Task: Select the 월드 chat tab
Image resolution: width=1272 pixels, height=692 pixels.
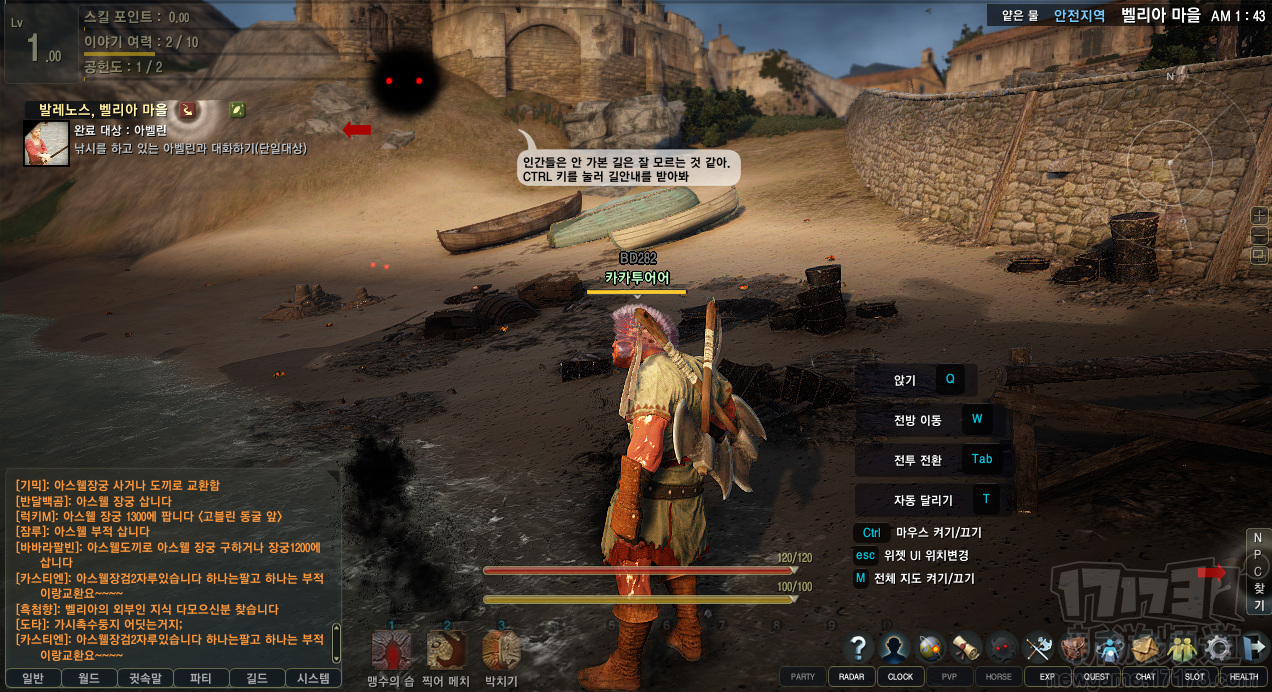Action: point(88,678)
